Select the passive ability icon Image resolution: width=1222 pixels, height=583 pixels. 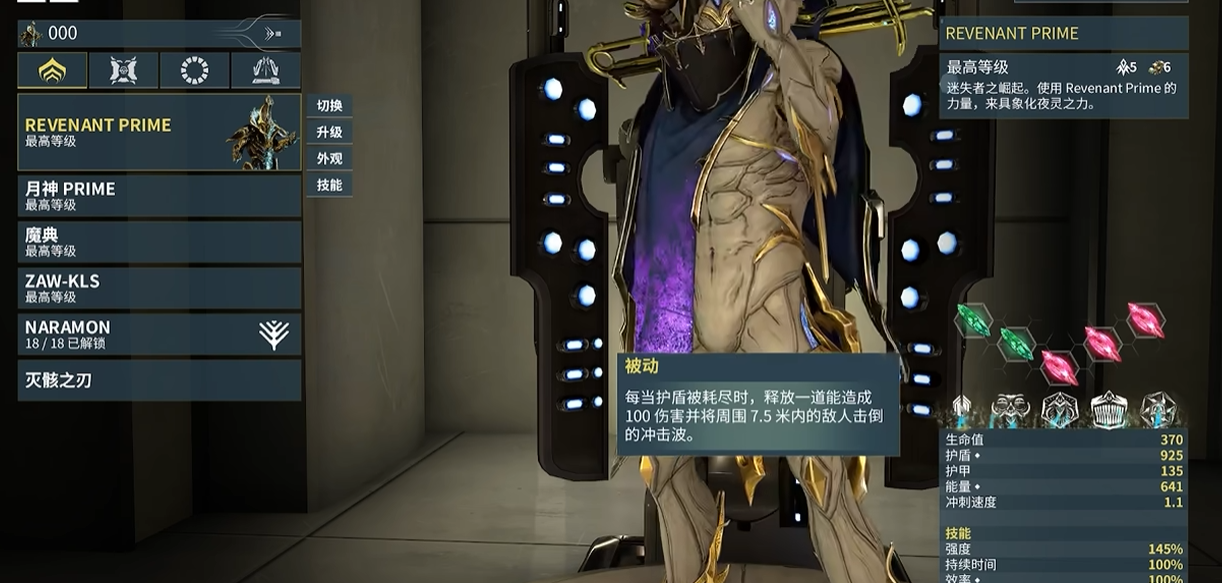[961, 409]
